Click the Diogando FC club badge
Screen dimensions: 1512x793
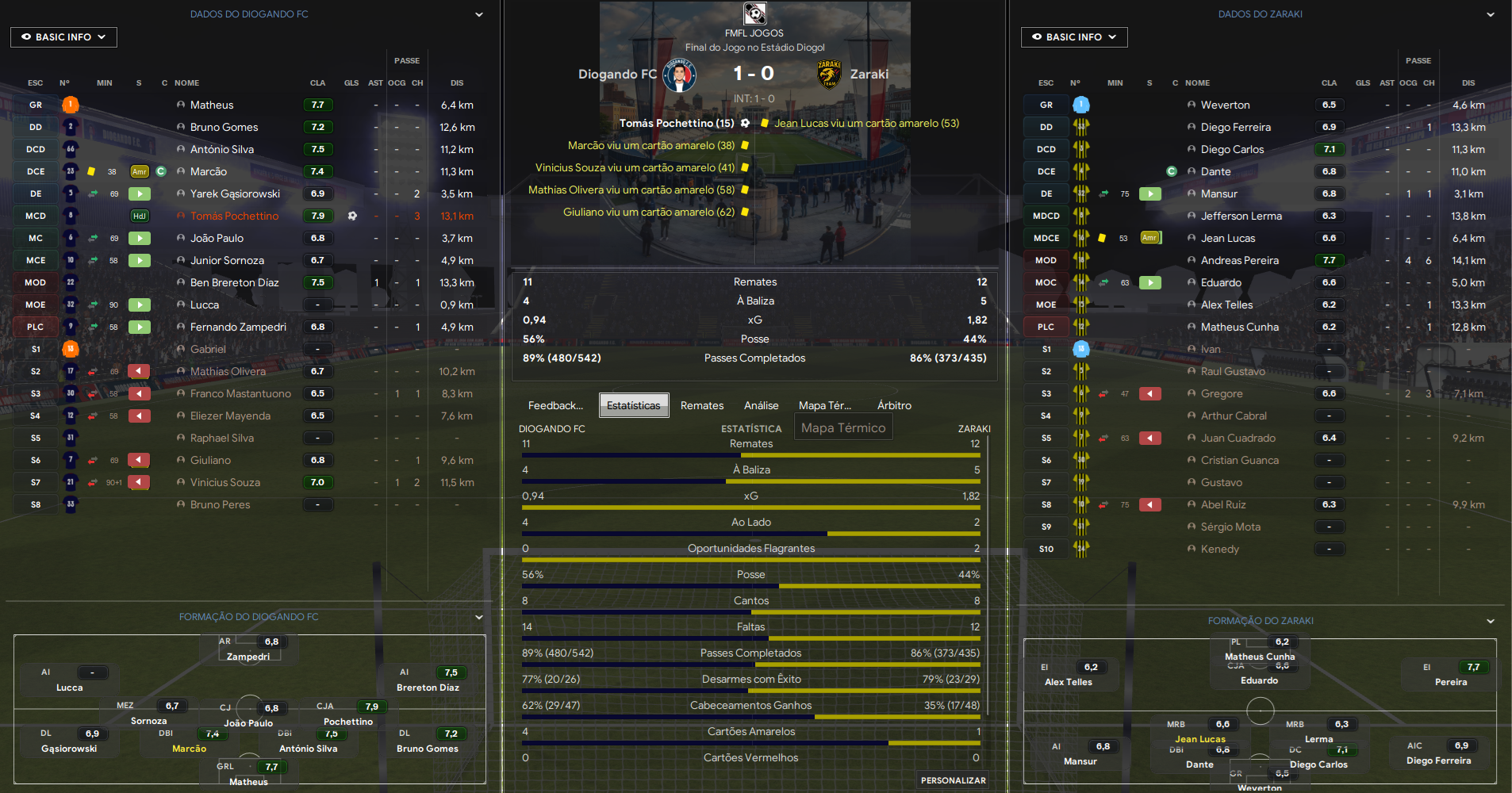click(679, 75)
